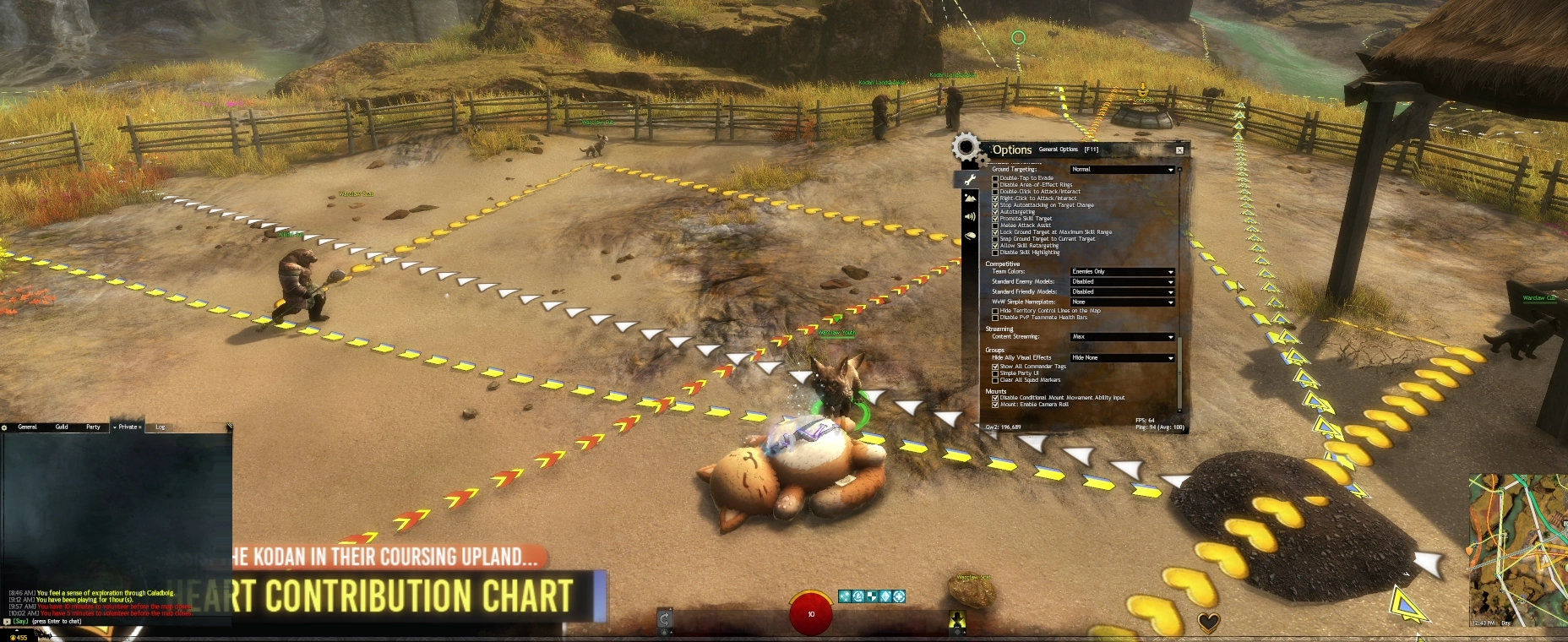Enable Melee Attack Assist
Image resolution: width=1568 pixels, height=642 pixels.
pyautogui.click(x=995, y=226)
